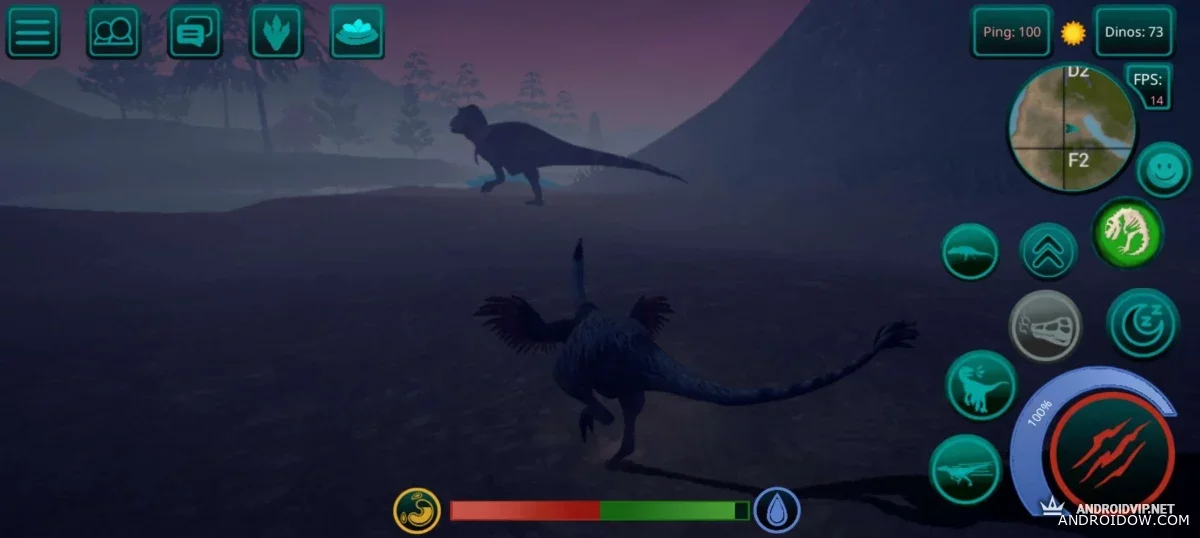Tap the Dinos: 73 counter button
This screenshot has height=538, width=1200.
(1133, 32)
